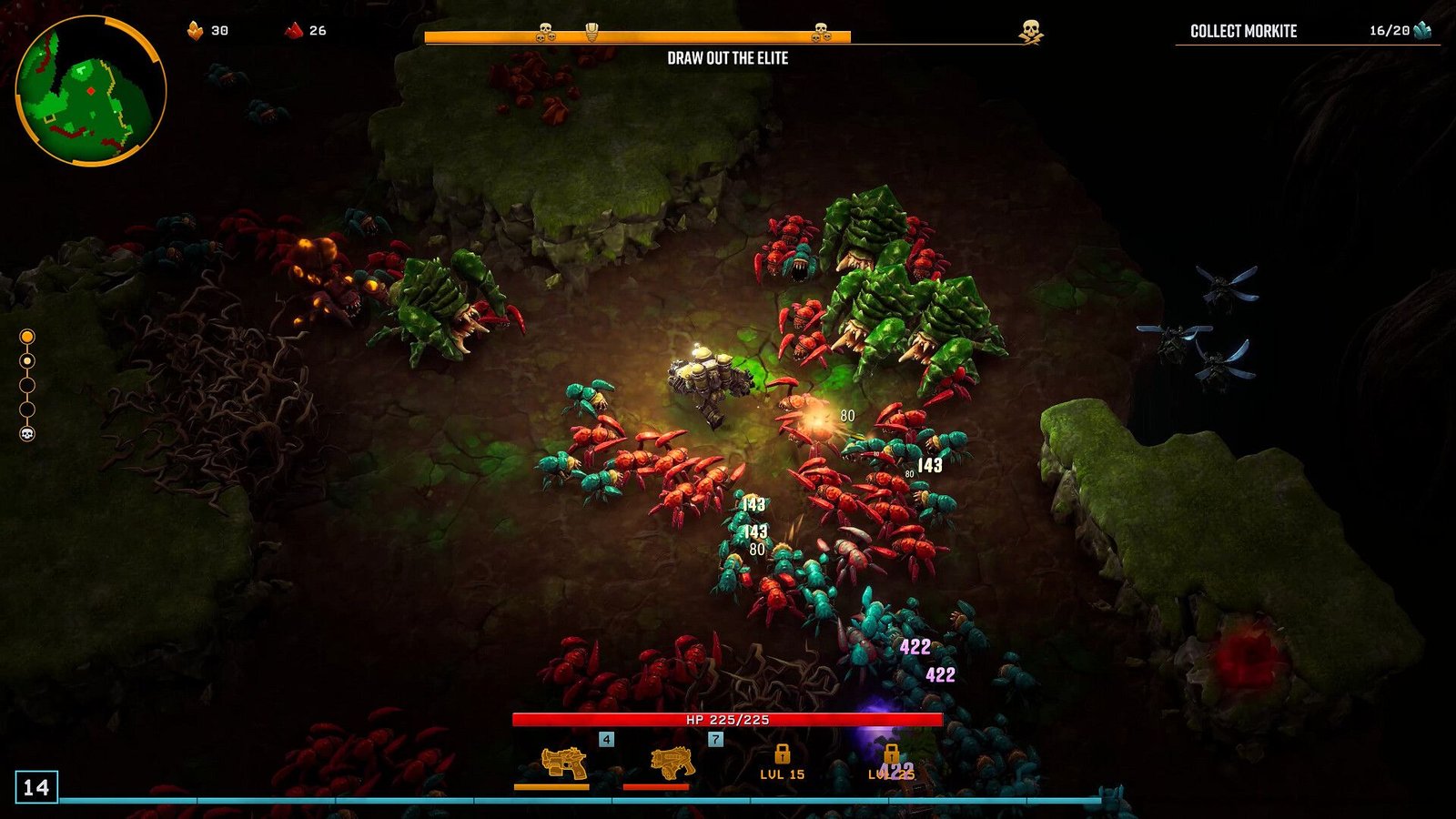Select the second weapon slot marked level 7
Screen dimensions: 1456x819
pos(672,763)
